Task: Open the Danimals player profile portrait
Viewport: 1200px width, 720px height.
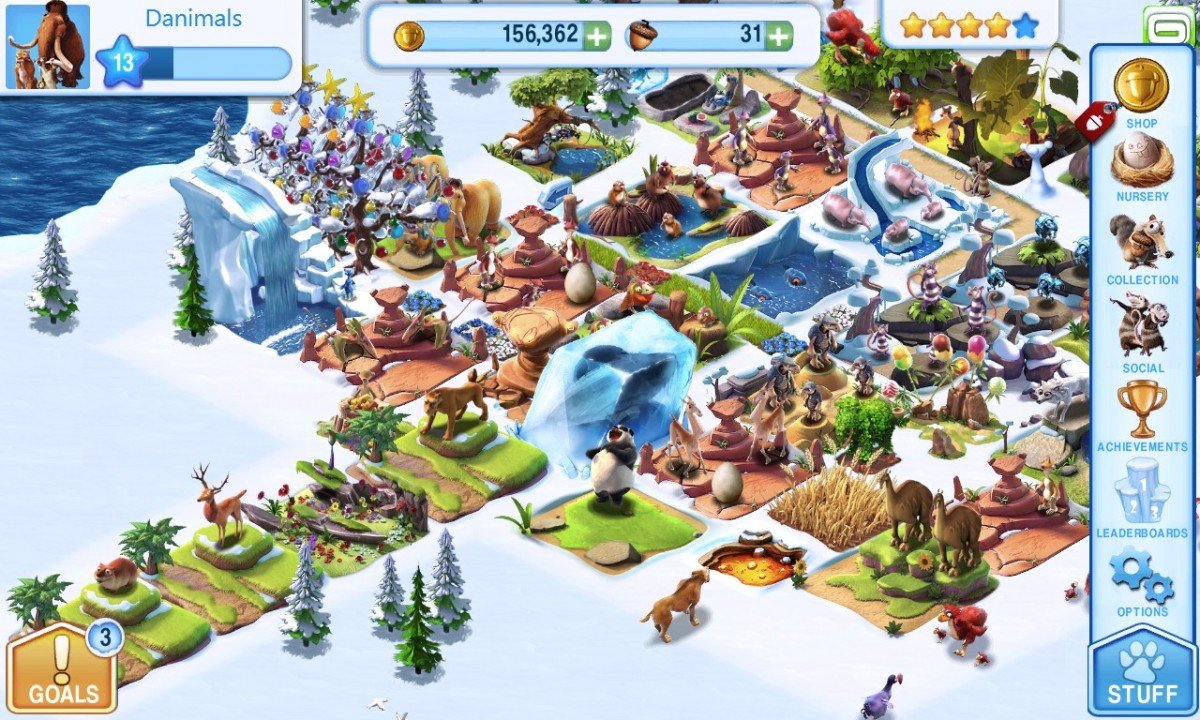Action: [x=48, y=46]
